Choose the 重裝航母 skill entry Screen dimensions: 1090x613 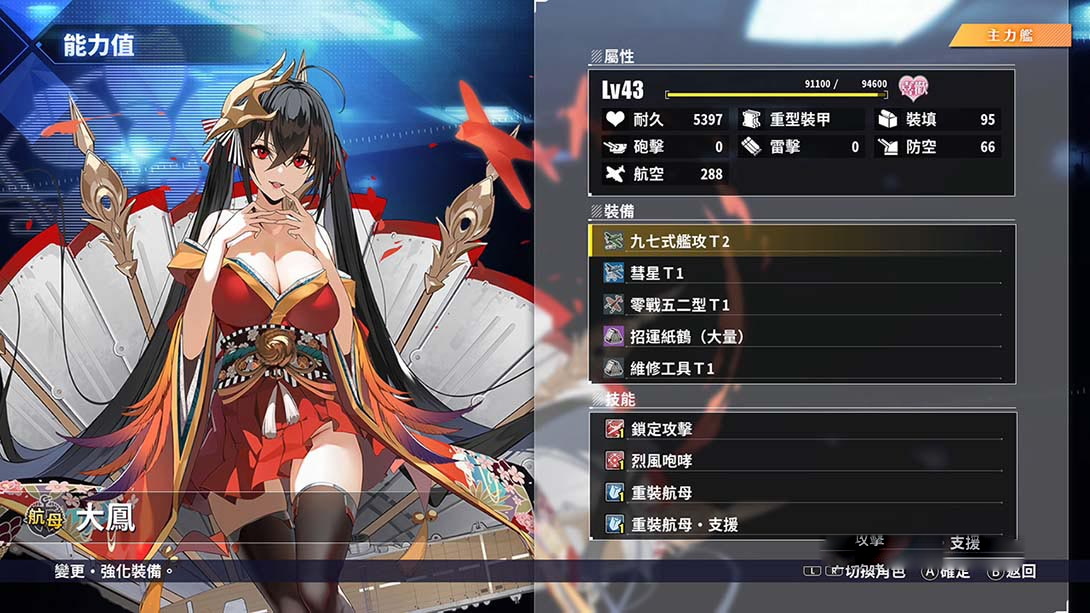click(800, 493)
